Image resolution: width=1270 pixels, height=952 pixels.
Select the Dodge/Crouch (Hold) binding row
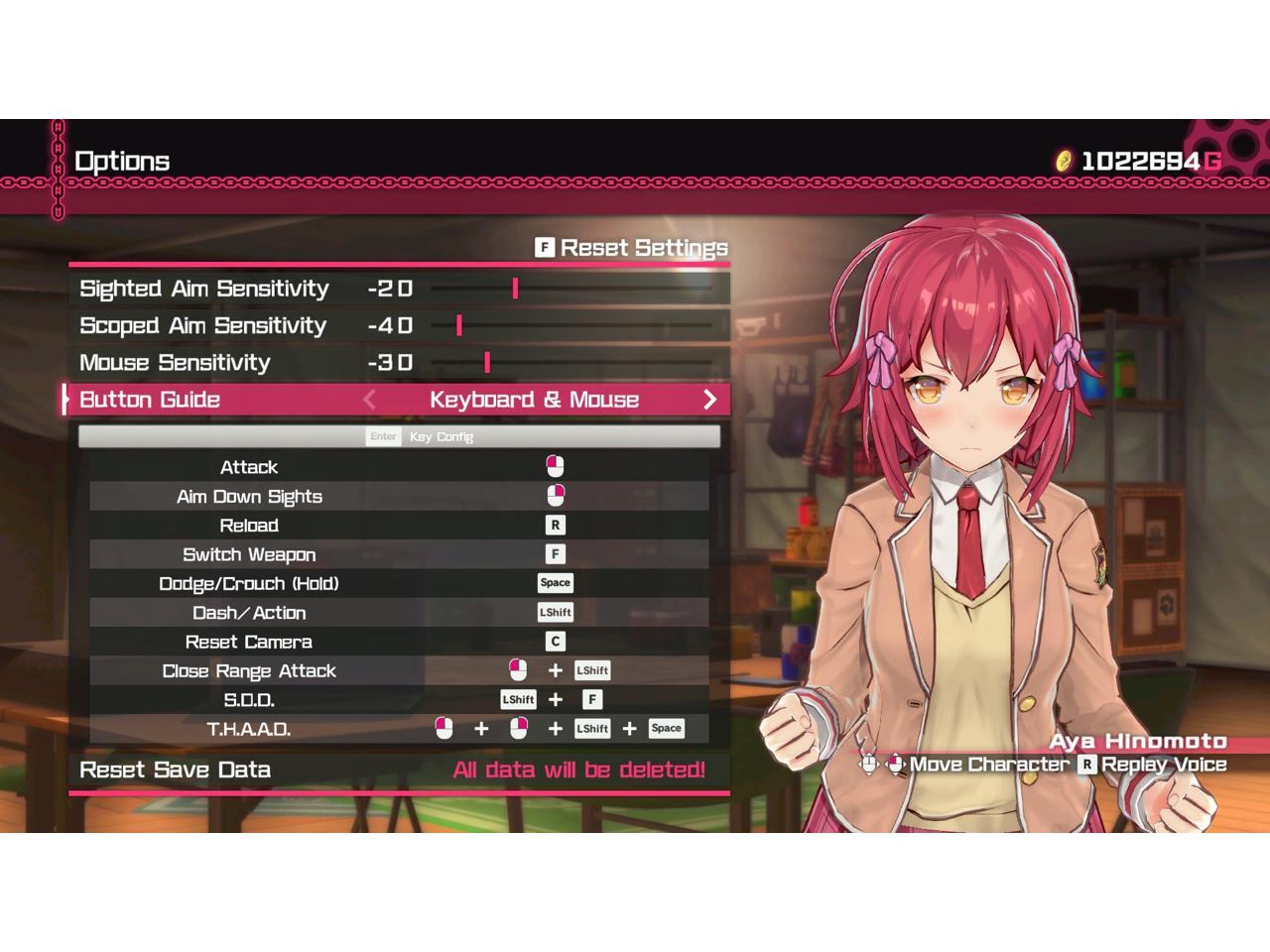pos(399,583)
